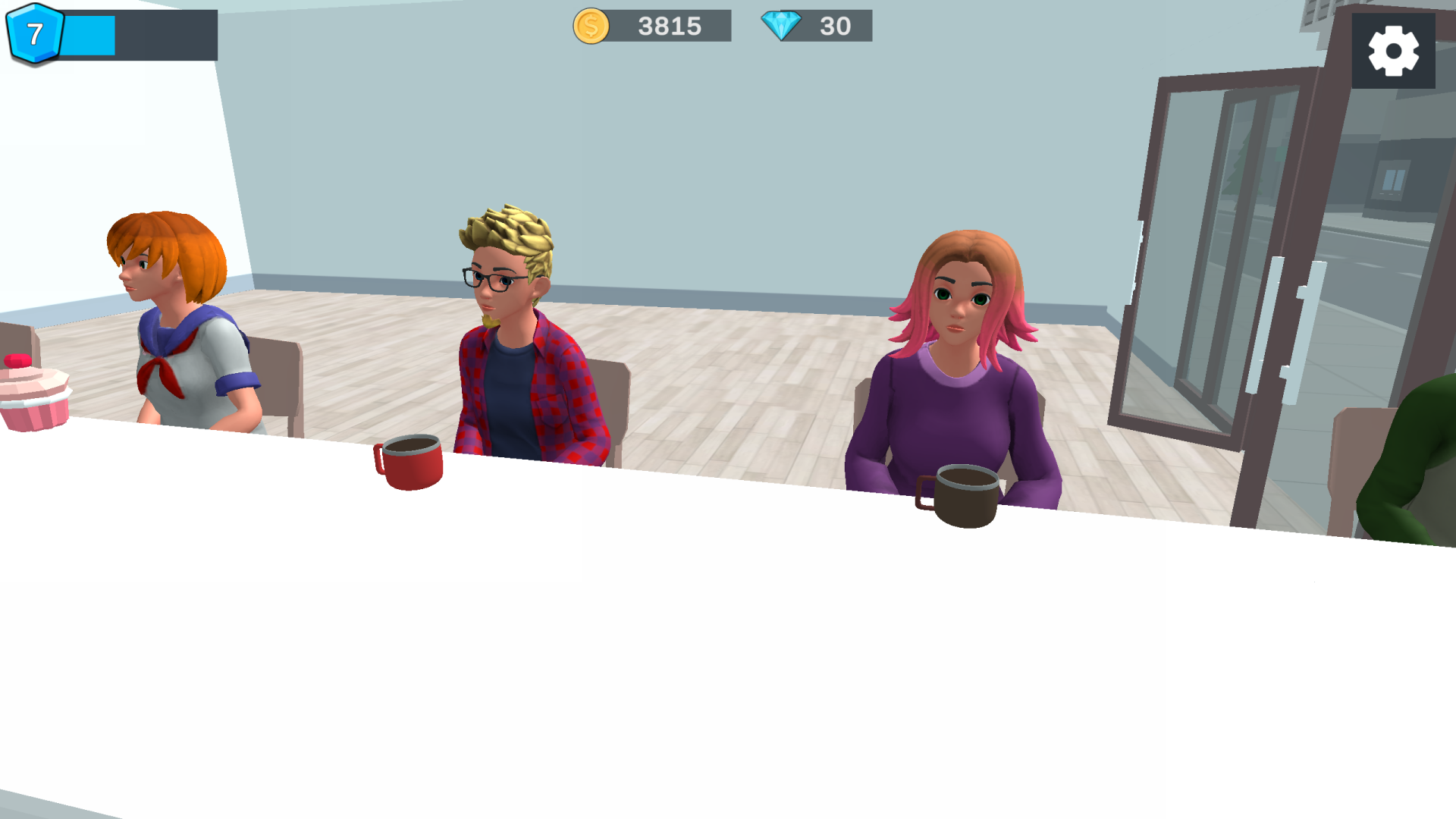Screen dimensions: 1456x819
Task: Click the gem balance showing 30
Action: (x=834, y=27)
